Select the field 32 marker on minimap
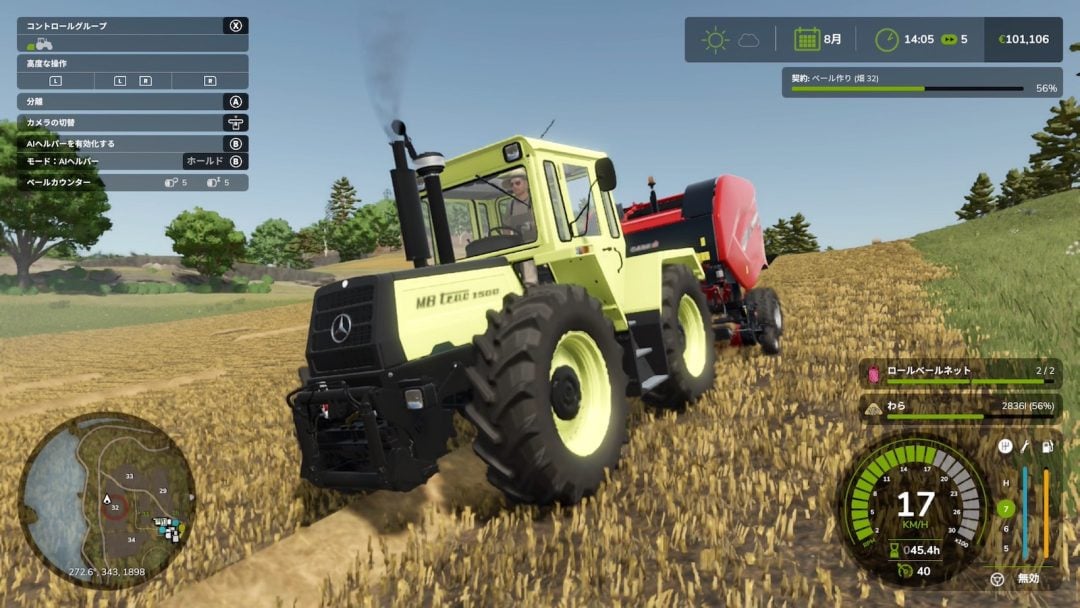Viewport: 1080px width, 608px height. click(115, 507)
